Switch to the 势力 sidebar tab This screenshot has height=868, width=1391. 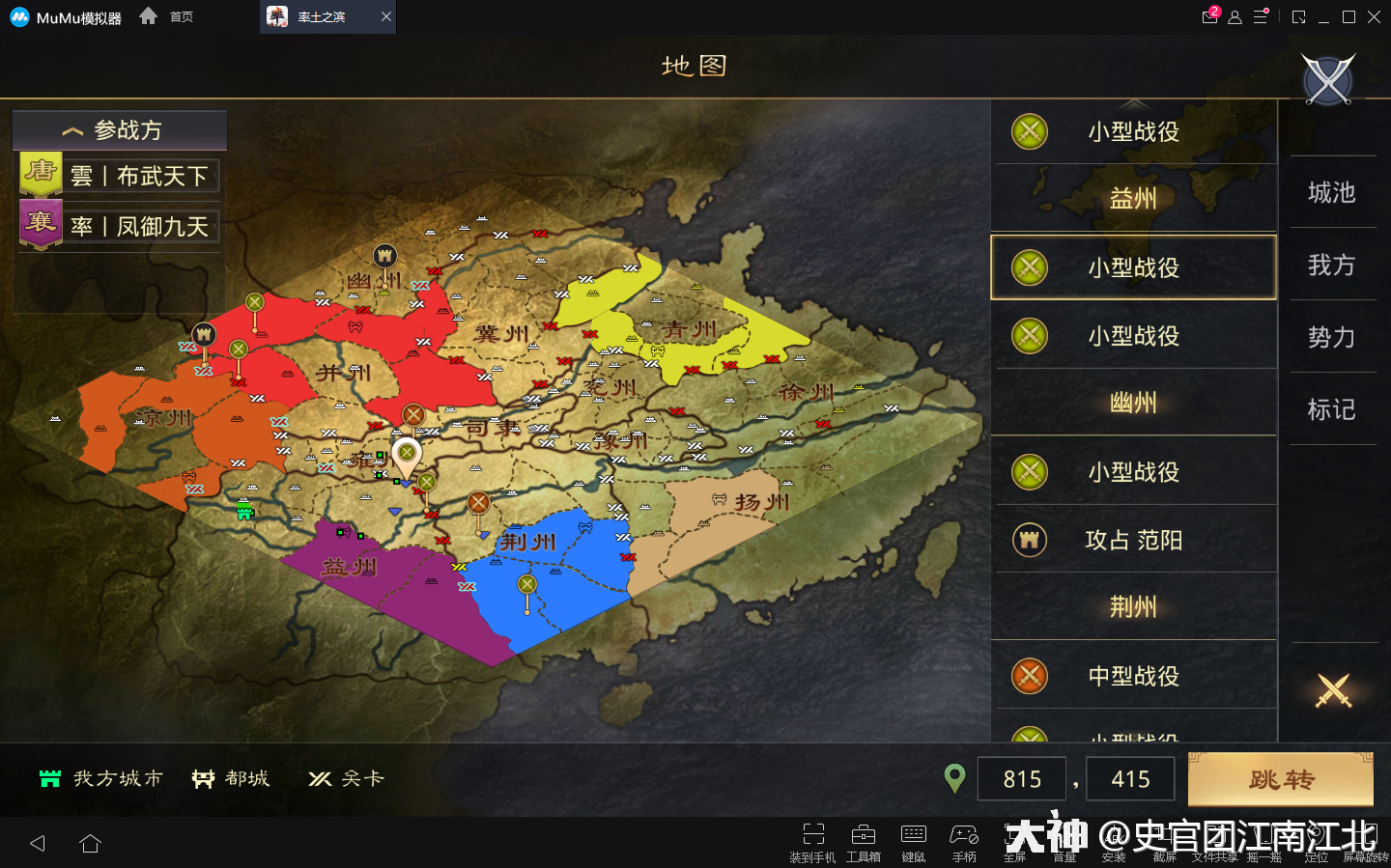(x=1333, y=338)
